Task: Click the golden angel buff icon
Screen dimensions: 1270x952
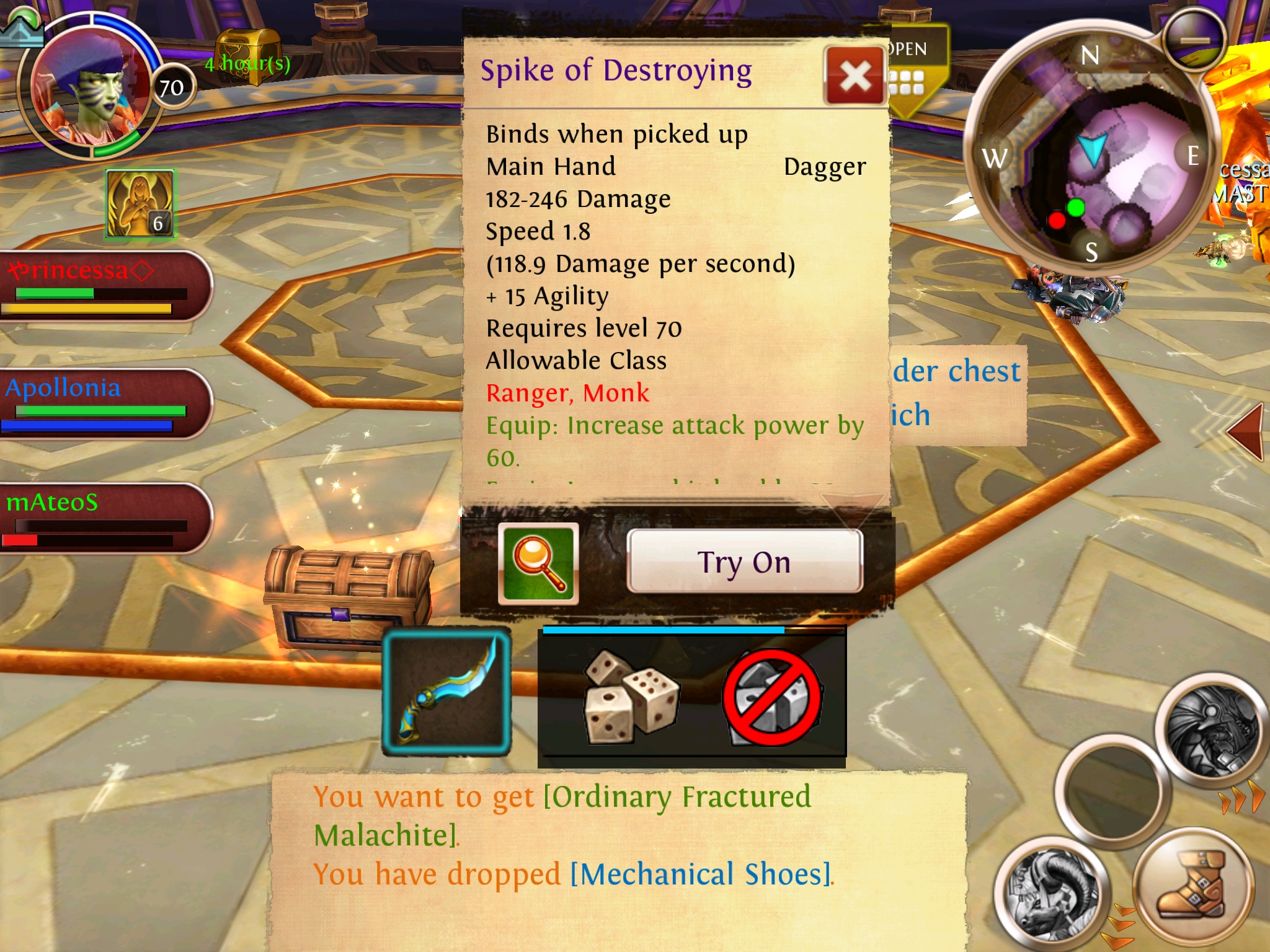Action: (140, 204)
